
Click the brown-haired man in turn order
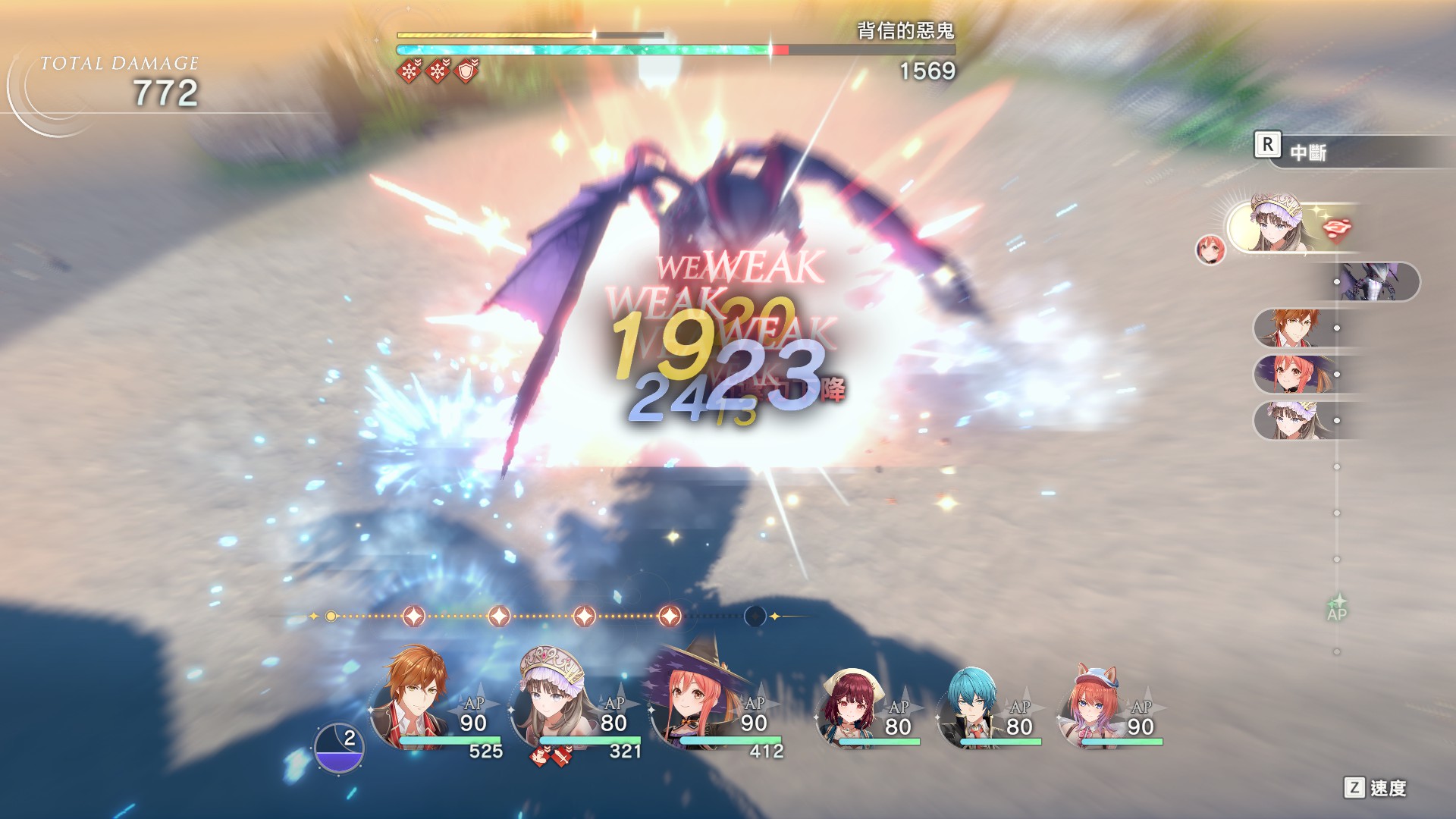(x=1289, y=328)
